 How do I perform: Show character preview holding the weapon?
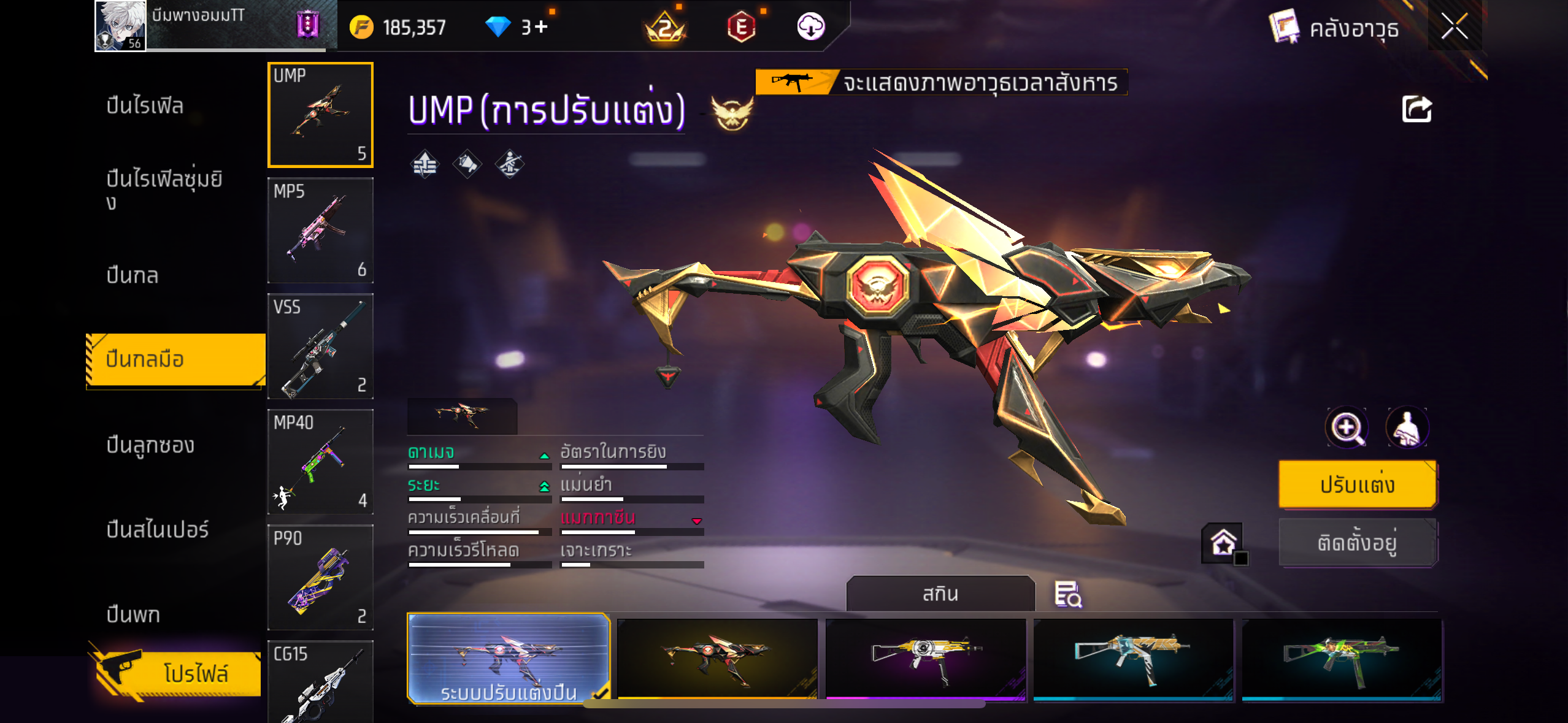[x=1407, y=427]
